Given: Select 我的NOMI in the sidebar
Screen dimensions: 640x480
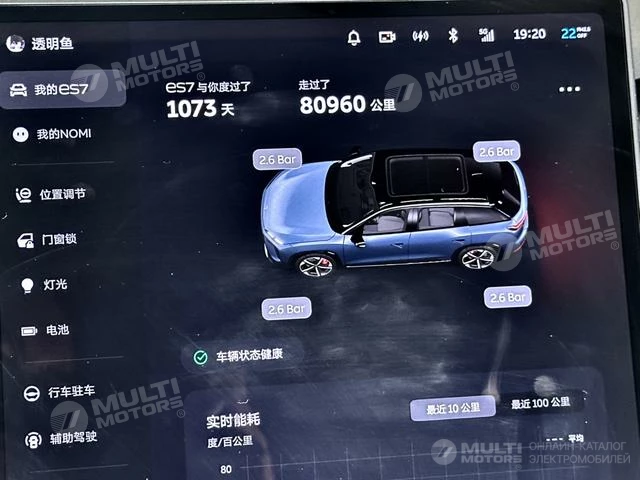Looking at the screenshot, I should point(62,134).
